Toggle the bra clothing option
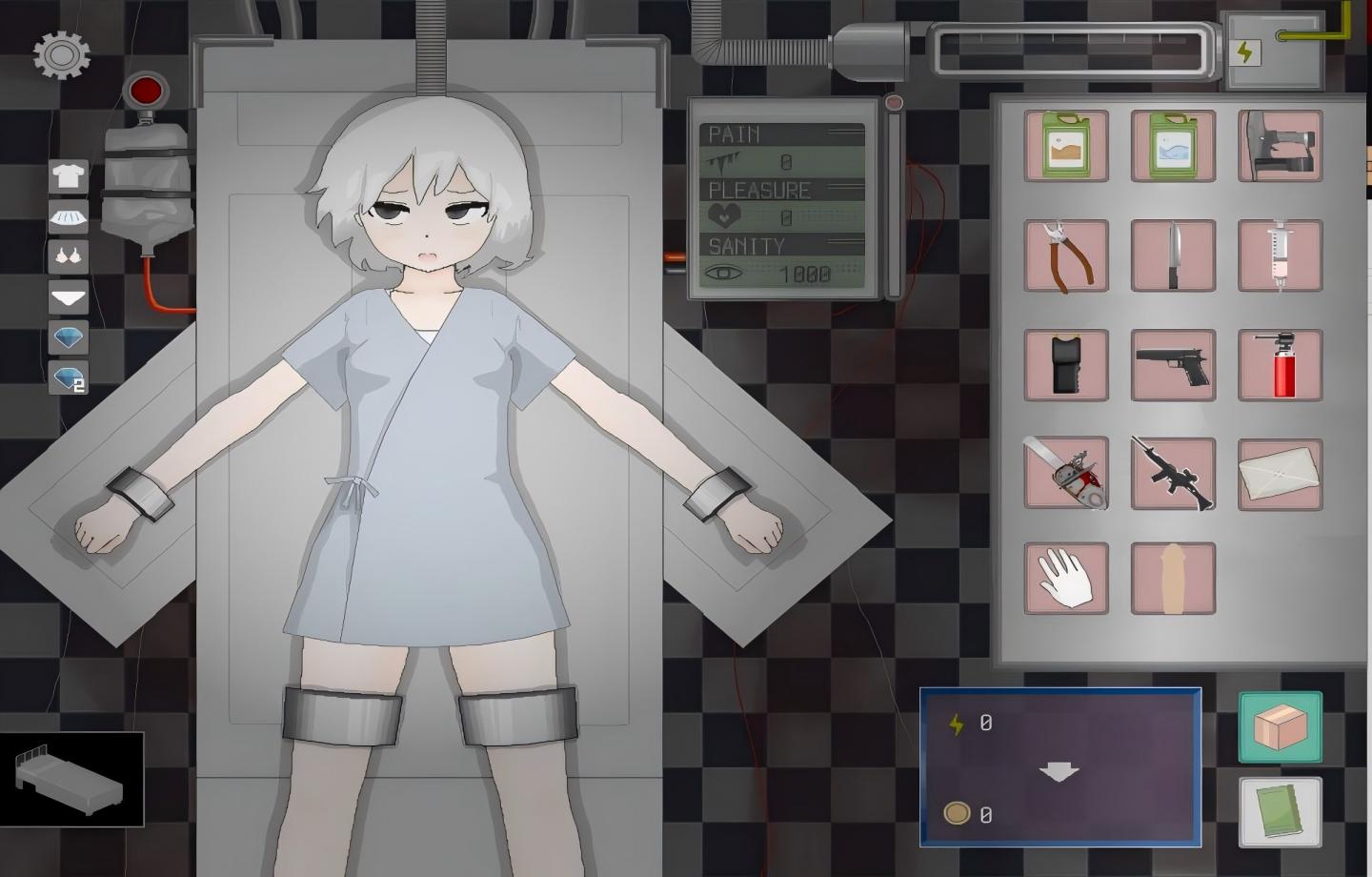This screenshot has width=1372, height=877. click(x=66, y=256)
